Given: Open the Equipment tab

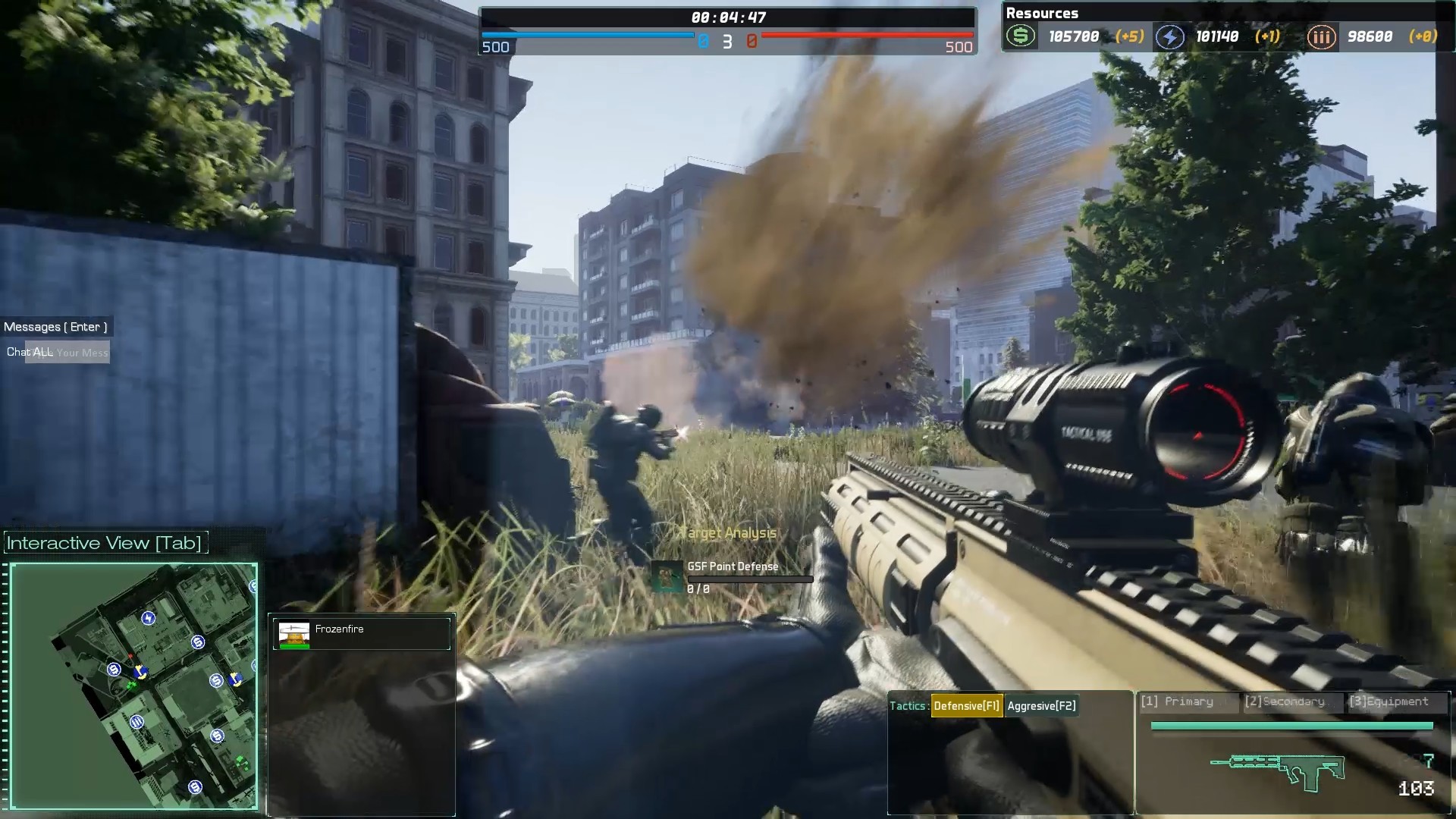Looking at the screenshot, I should [x=1390, y=702].
